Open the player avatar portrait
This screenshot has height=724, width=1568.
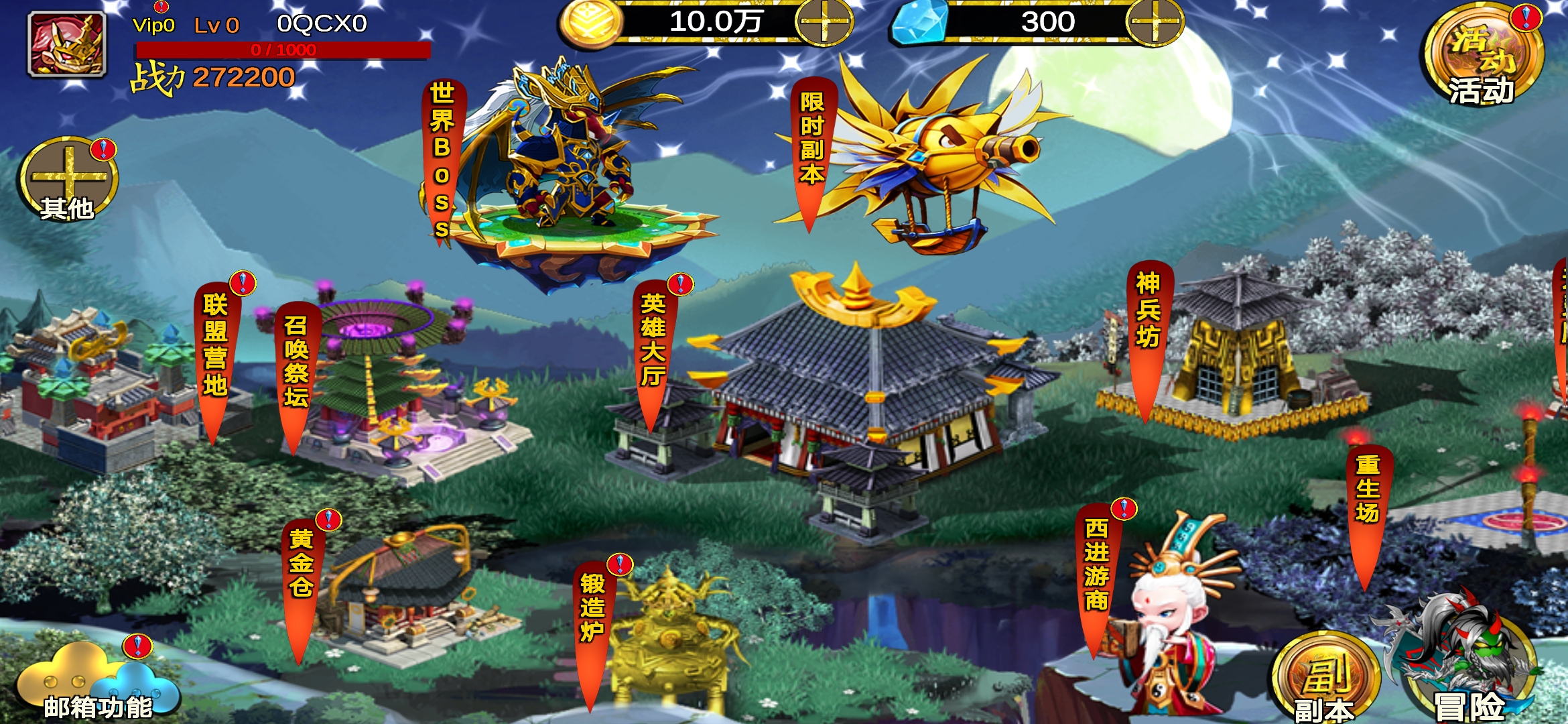pyautogui.click(x=66, y=44)
